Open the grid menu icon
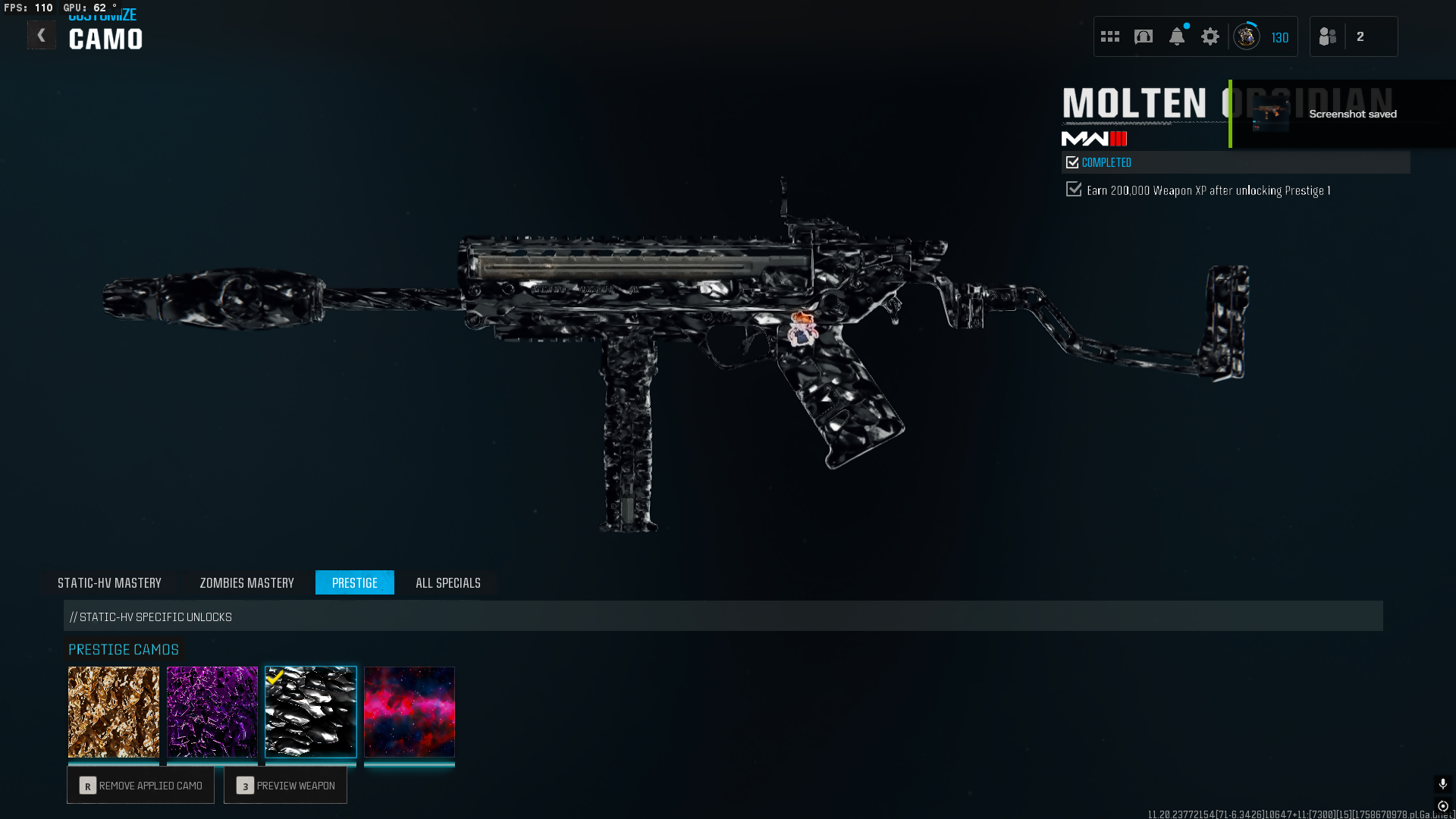 coord(1110,36)
